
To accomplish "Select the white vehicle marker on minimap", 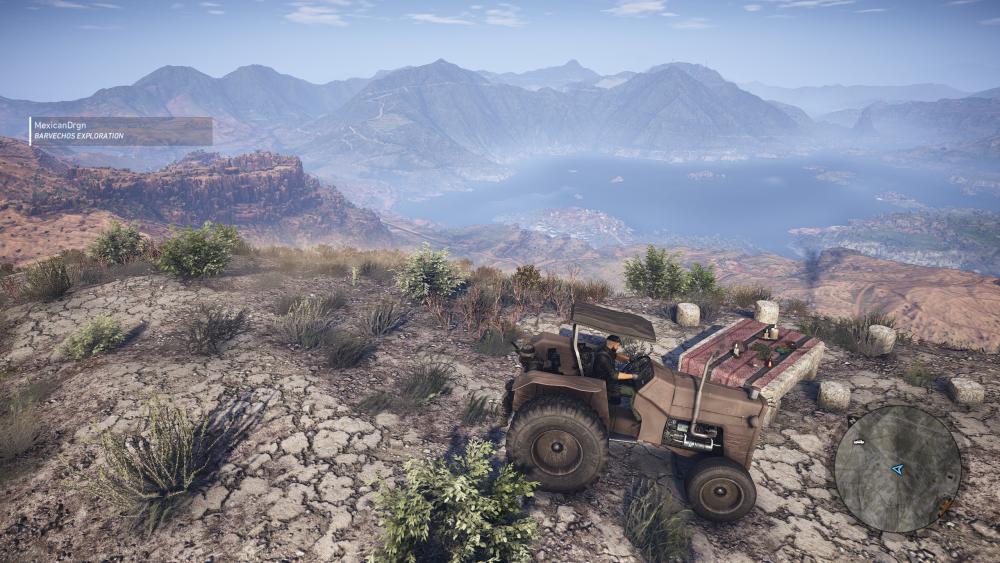I will pos(857,442).
